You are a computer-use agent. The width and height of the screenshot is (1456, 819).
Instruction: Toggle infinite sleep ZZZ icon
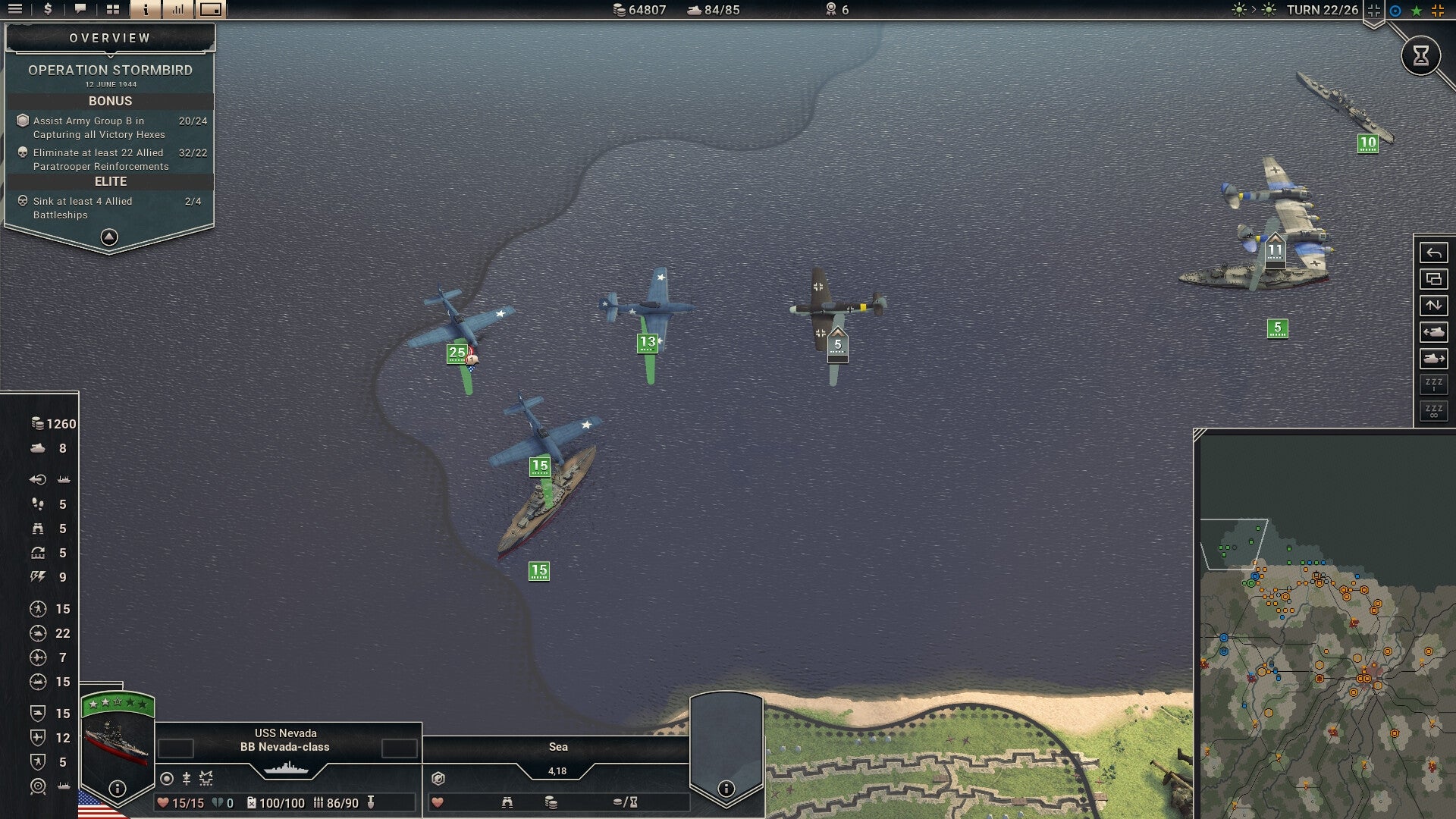click(1433, 409)
